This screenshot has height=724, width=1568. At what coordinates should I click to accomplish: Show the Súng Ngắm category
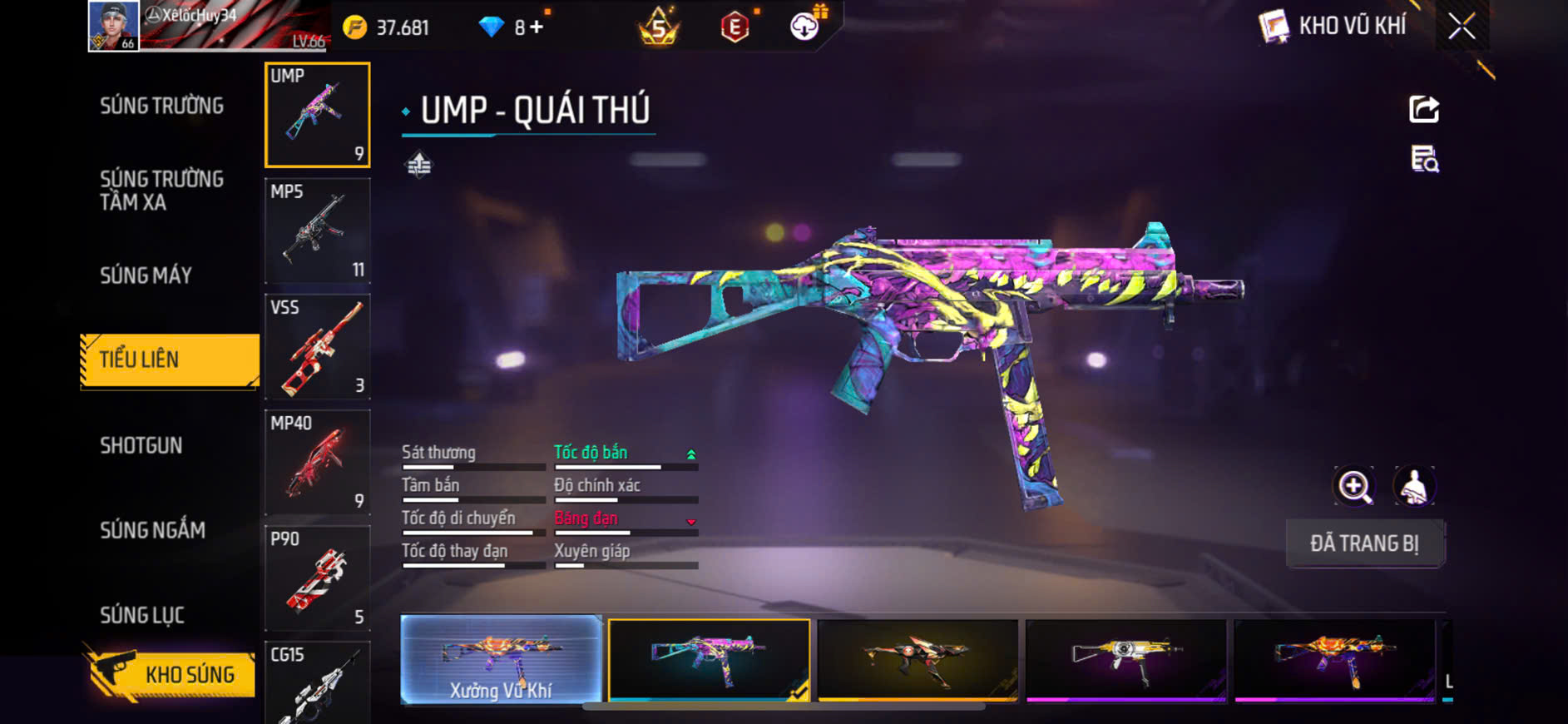pos(152,530)
